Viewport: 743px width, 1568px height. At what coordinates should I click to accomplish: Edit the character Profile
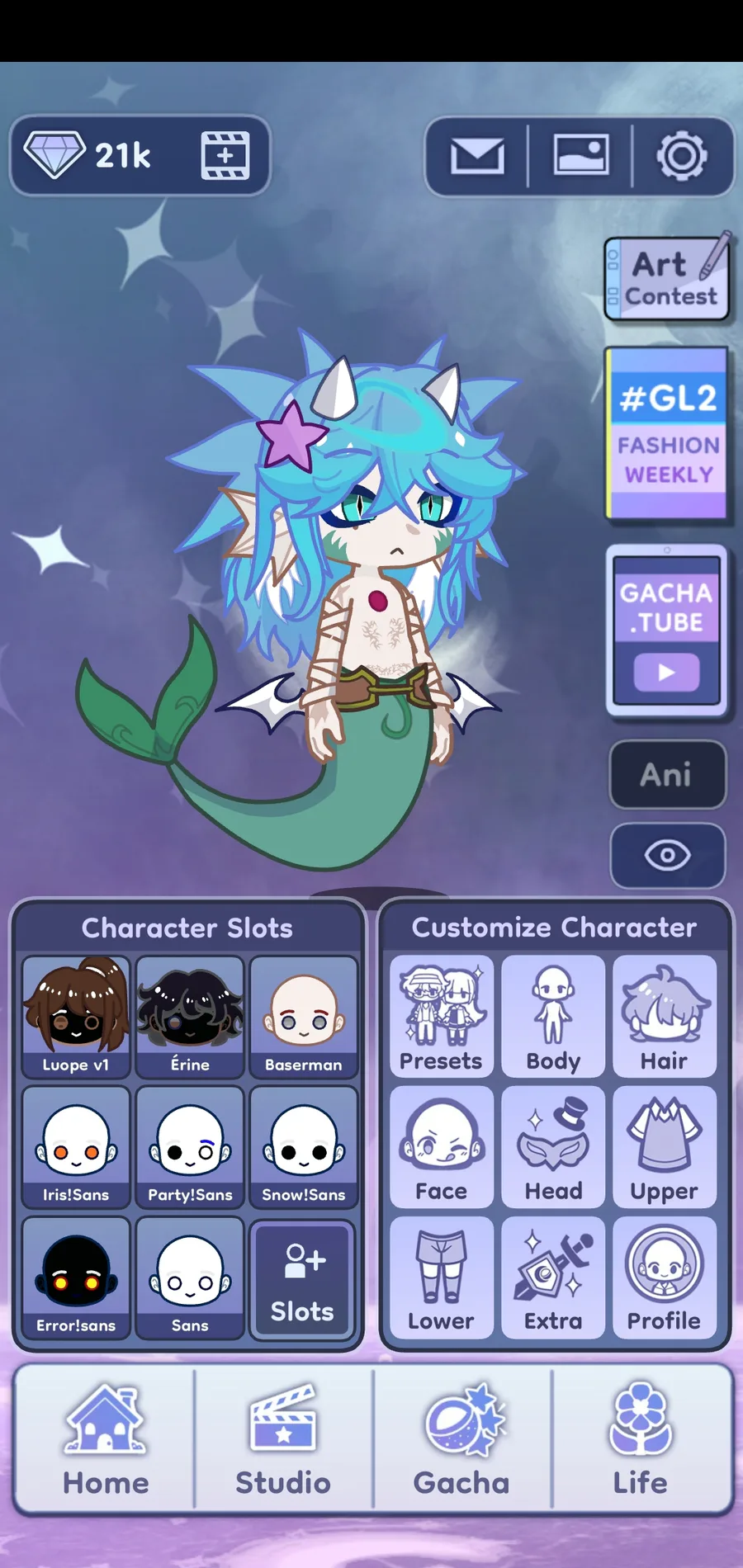665,1278
